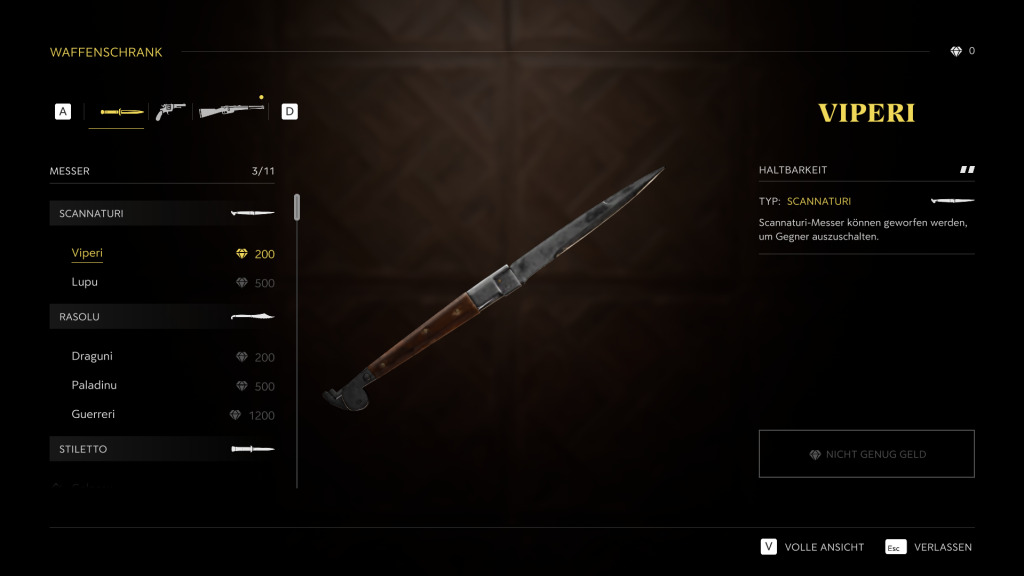Switch to the revolver weapons tab

tap(170, 112)
